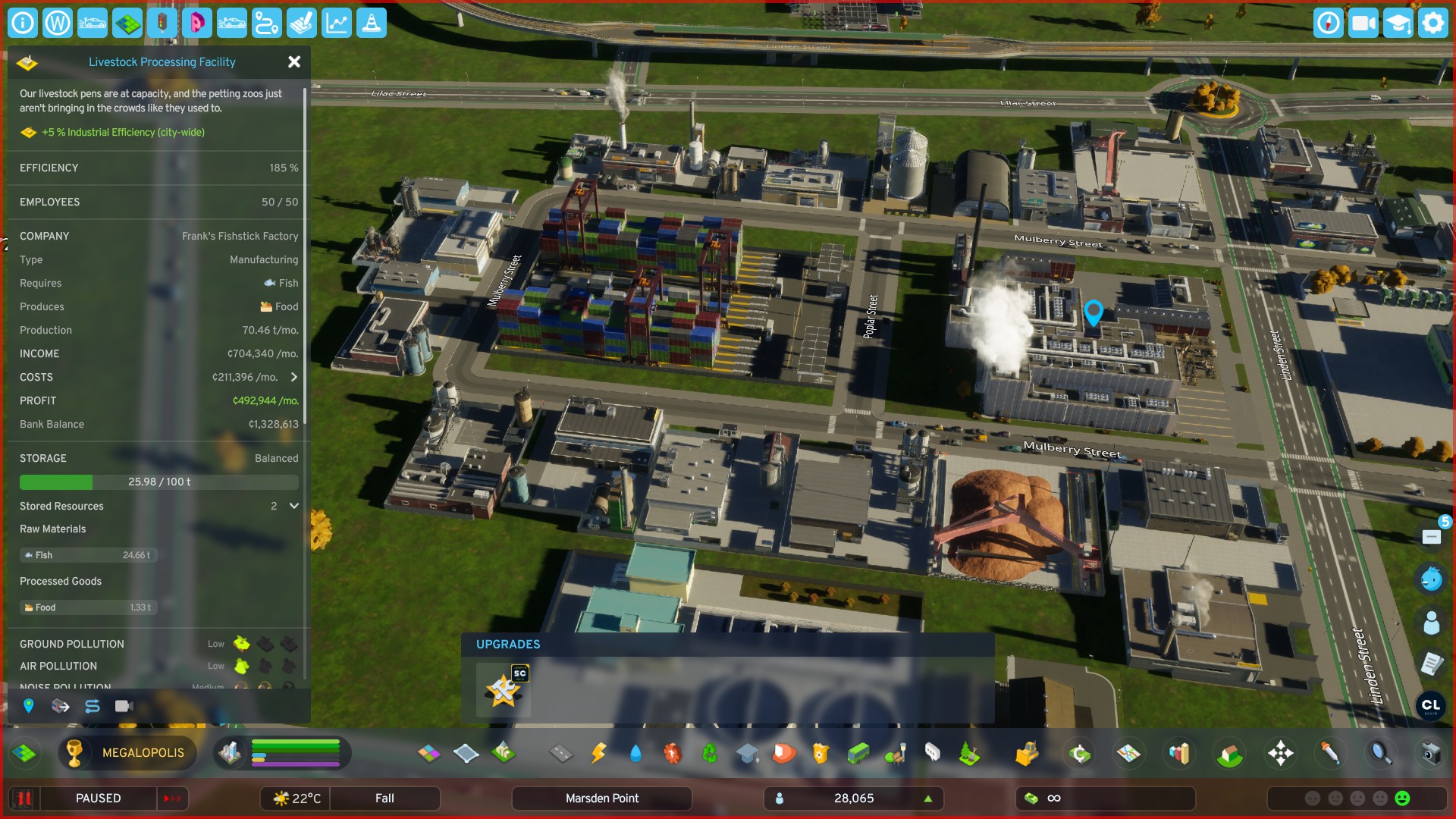Open the Roads build menu

coord(561,753)
